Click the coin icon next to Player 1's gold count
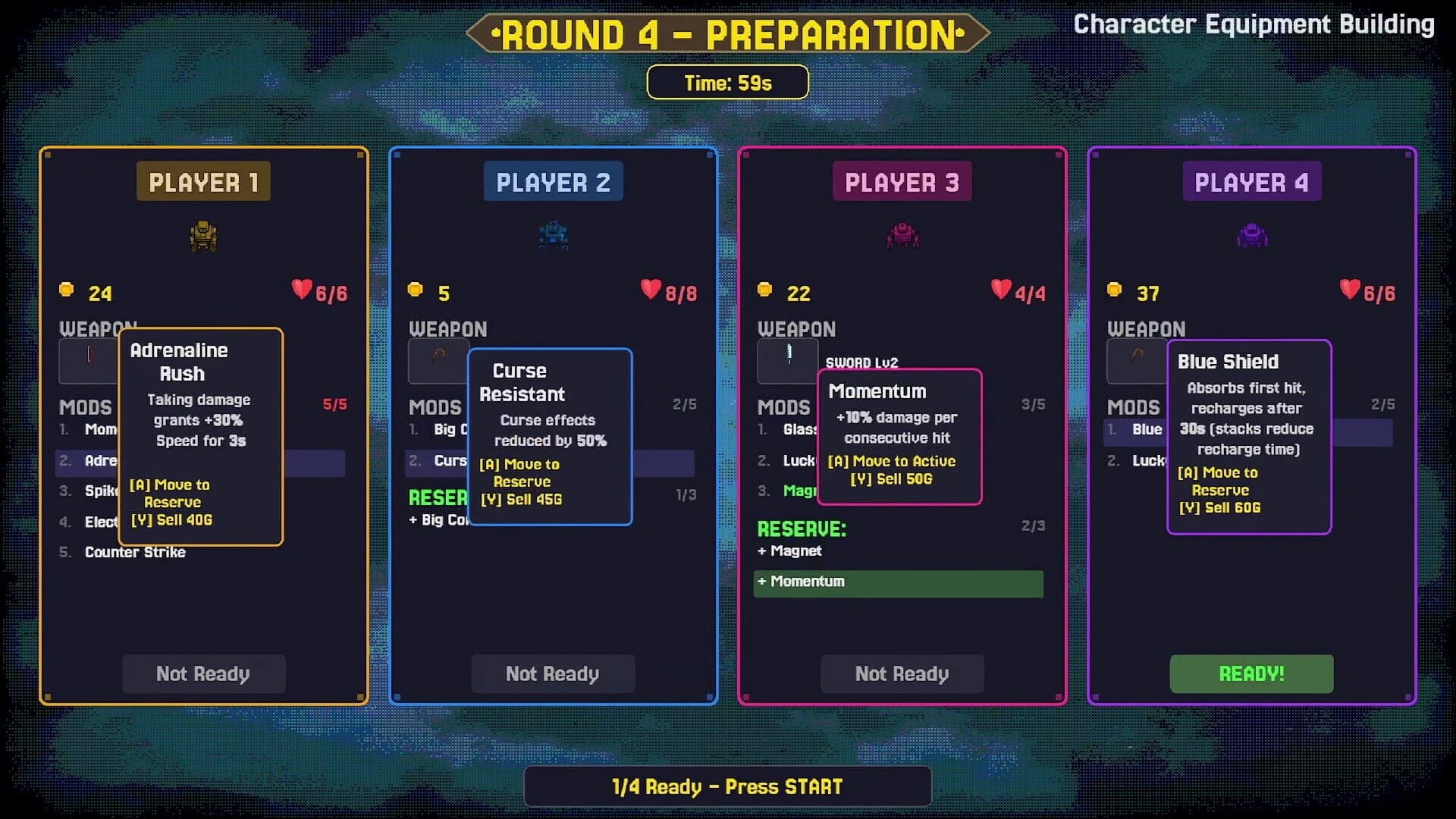1456x819 pixels. coord(67,289)
